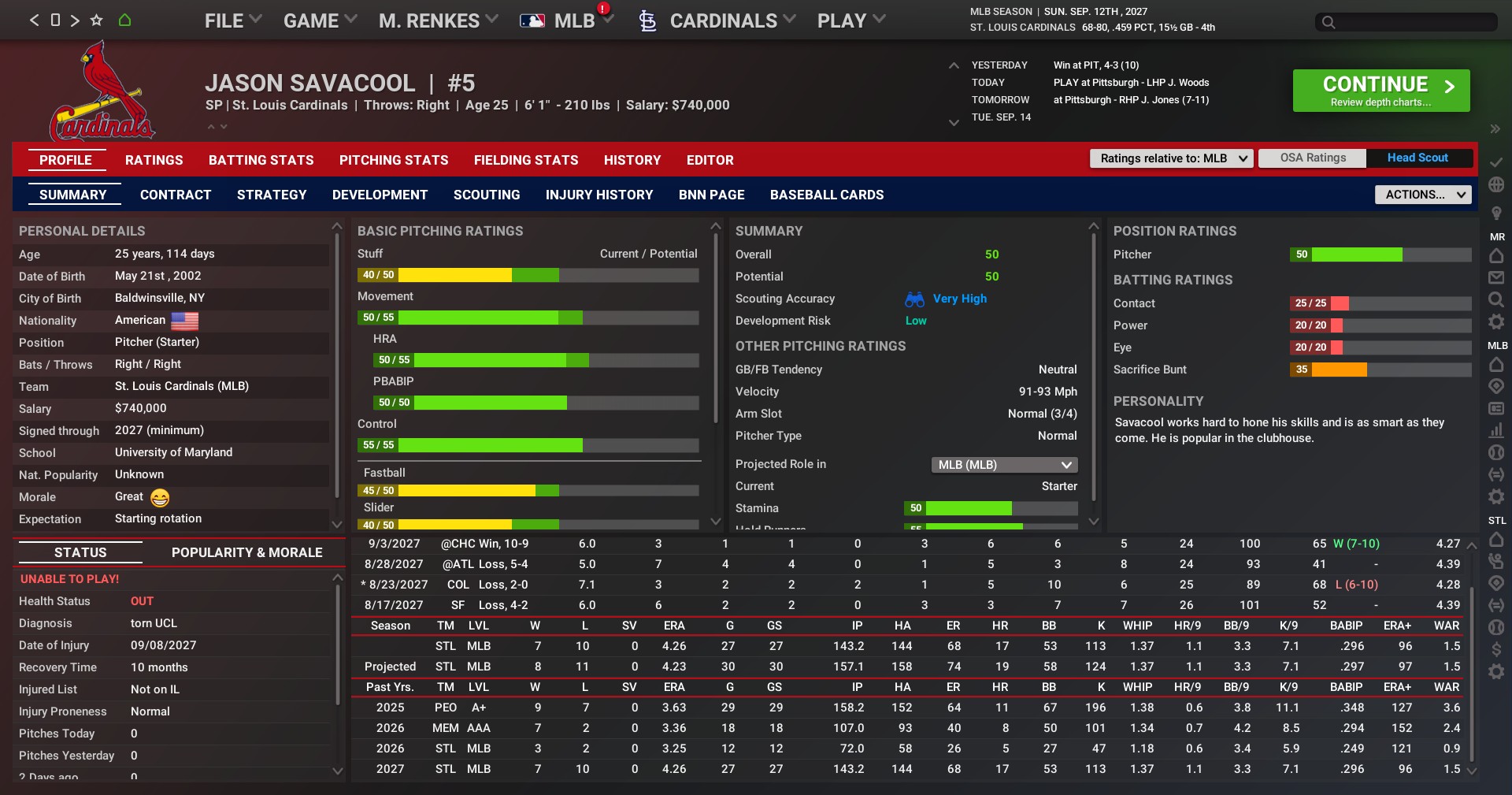
Task: View the BASEBALL CARDS sub-tab
Action: pyautogui.click(x=826, y=195)
